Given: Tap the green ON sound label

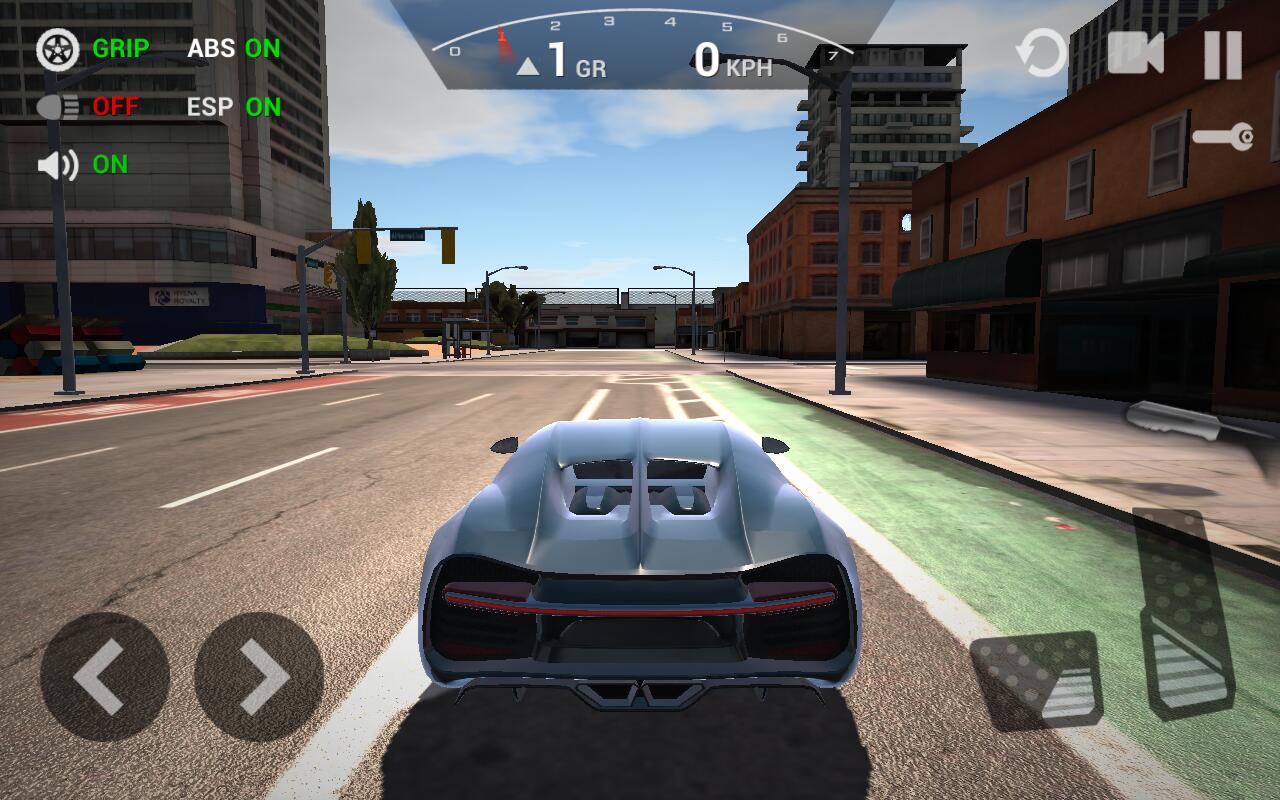Looking at the screenshot, I should pyautogui.click(x=112, y=163).
